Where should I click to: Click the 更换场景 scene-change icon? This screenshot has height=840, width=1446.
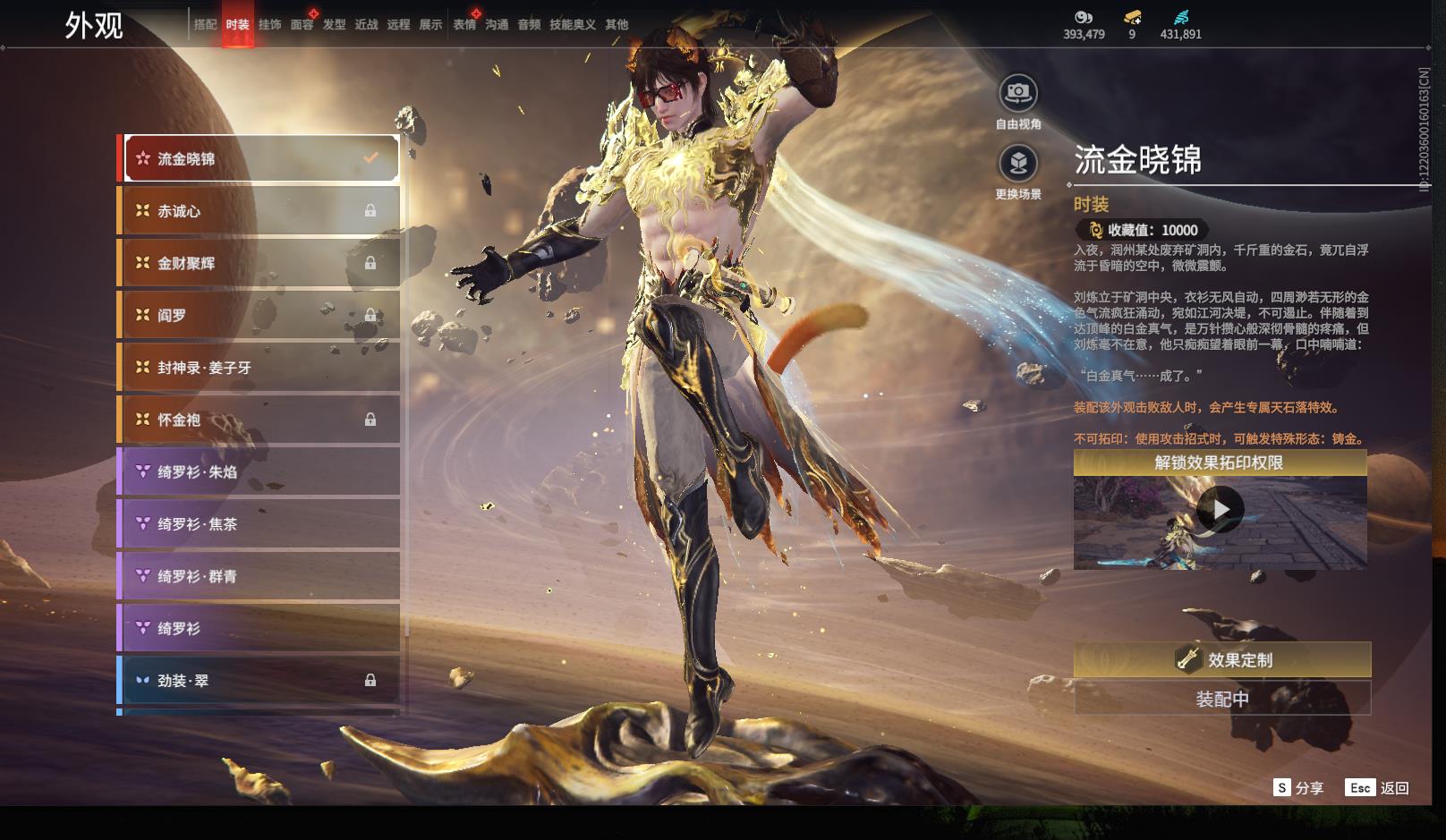tap(1018, 163)
